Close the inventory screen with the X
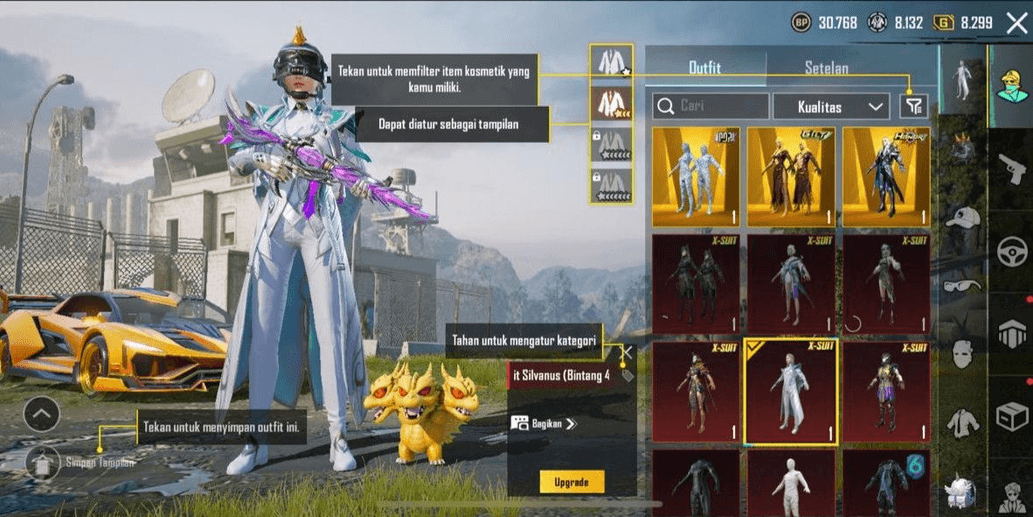This screenshot has width=1033, height=517. (x=1016, y=23)
